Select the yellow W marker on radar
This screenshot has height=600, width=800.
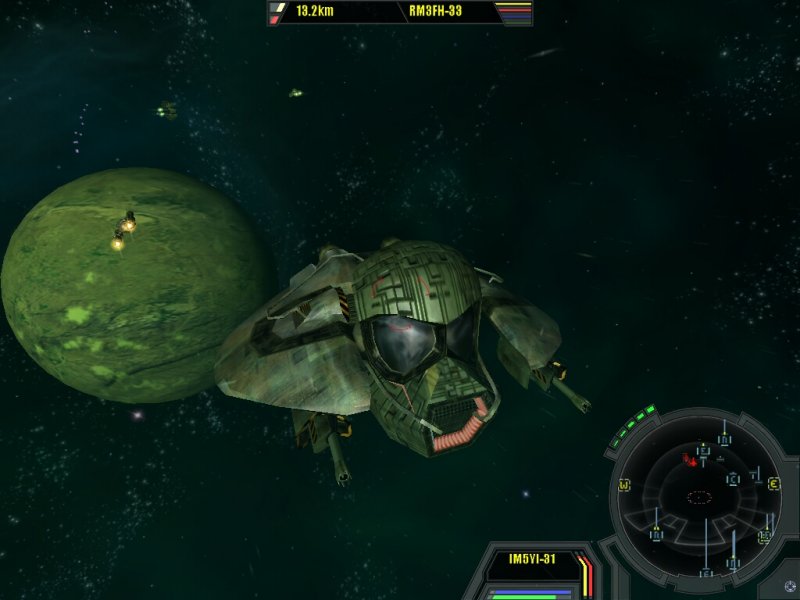pos(624,486)
